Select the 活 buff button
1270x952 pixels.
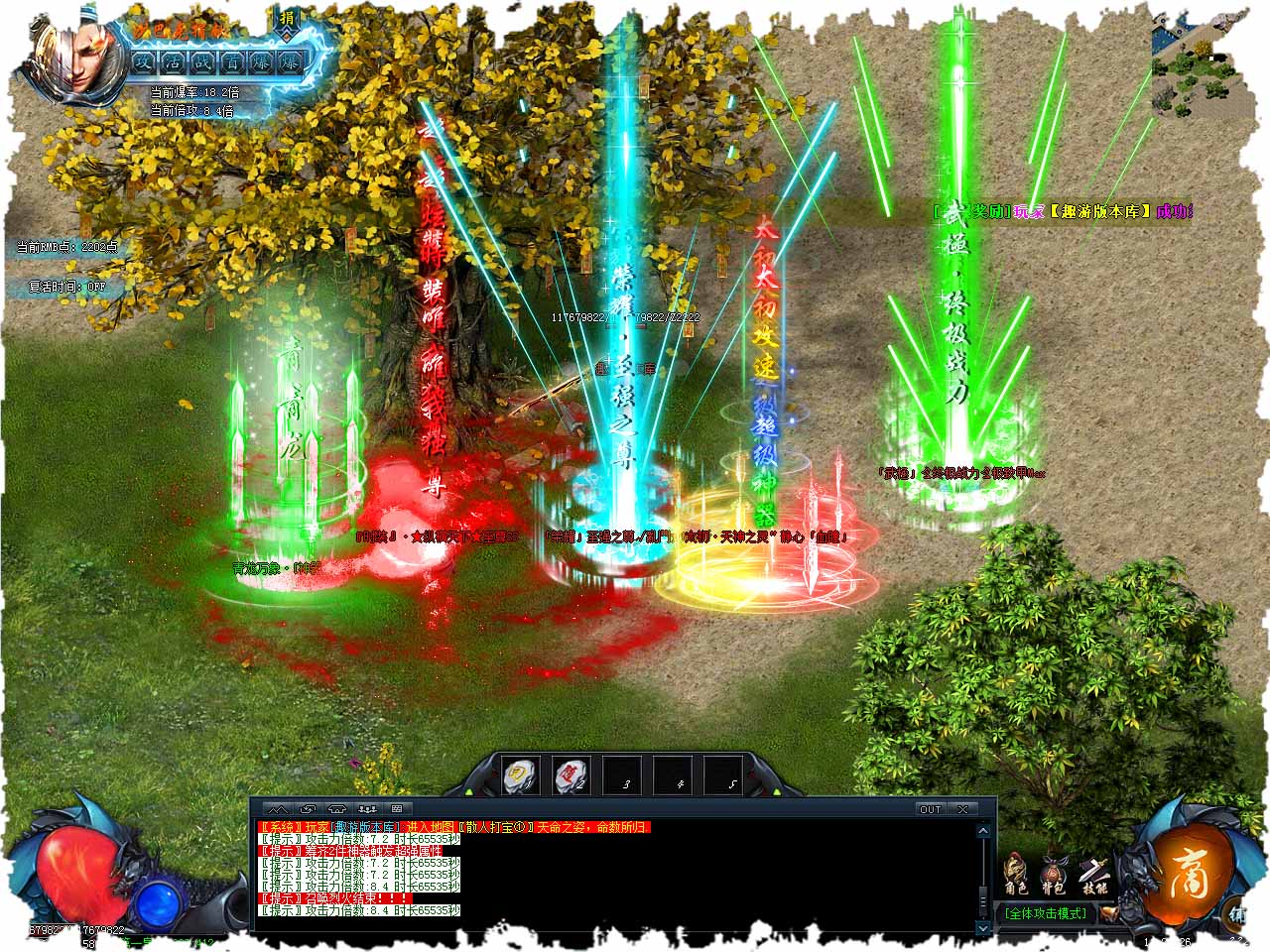pyautogui.click(x=175, y=62)
